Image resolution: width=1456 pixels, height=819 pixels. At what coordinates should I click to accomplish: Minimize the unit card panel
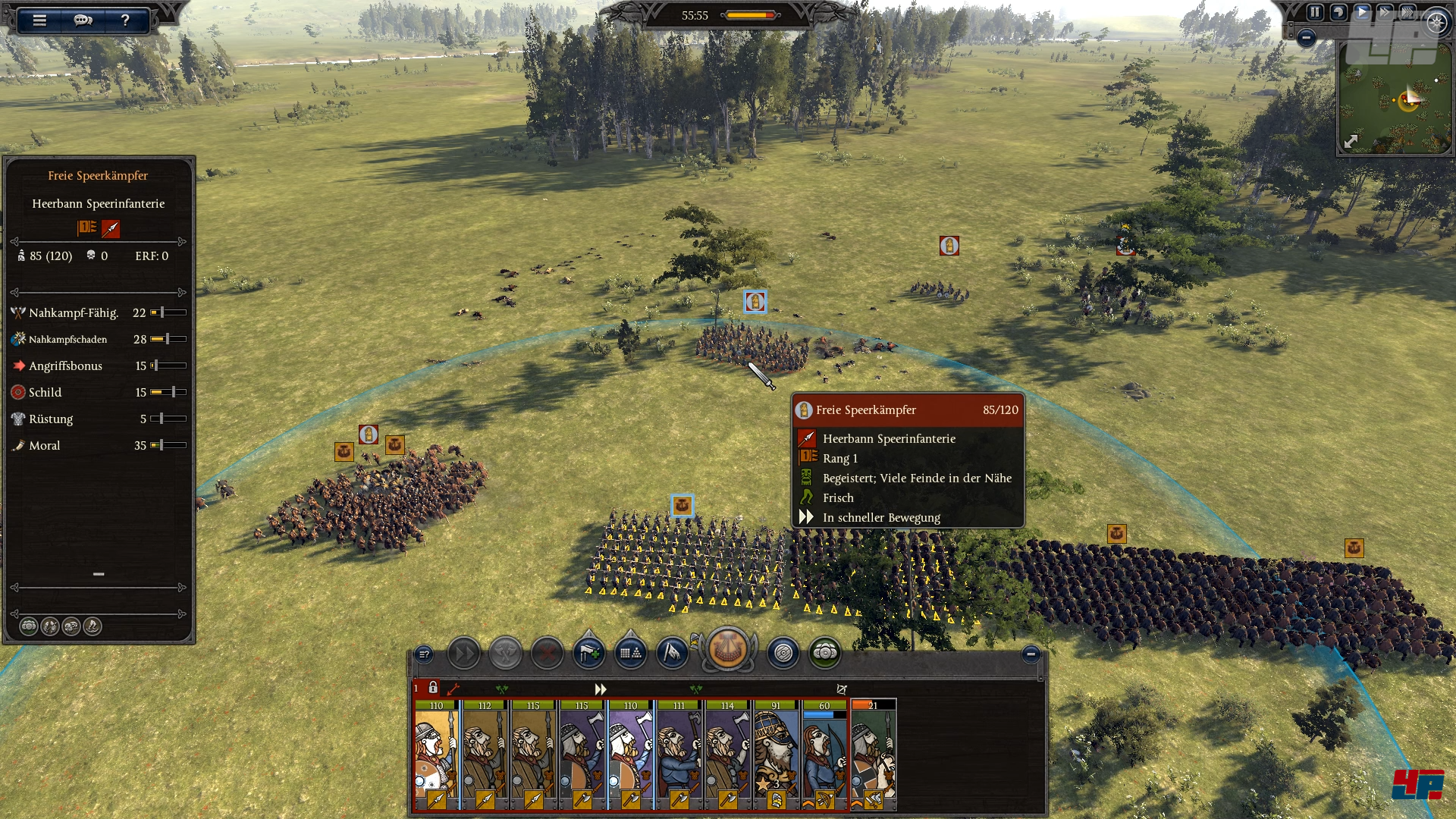1030,654
